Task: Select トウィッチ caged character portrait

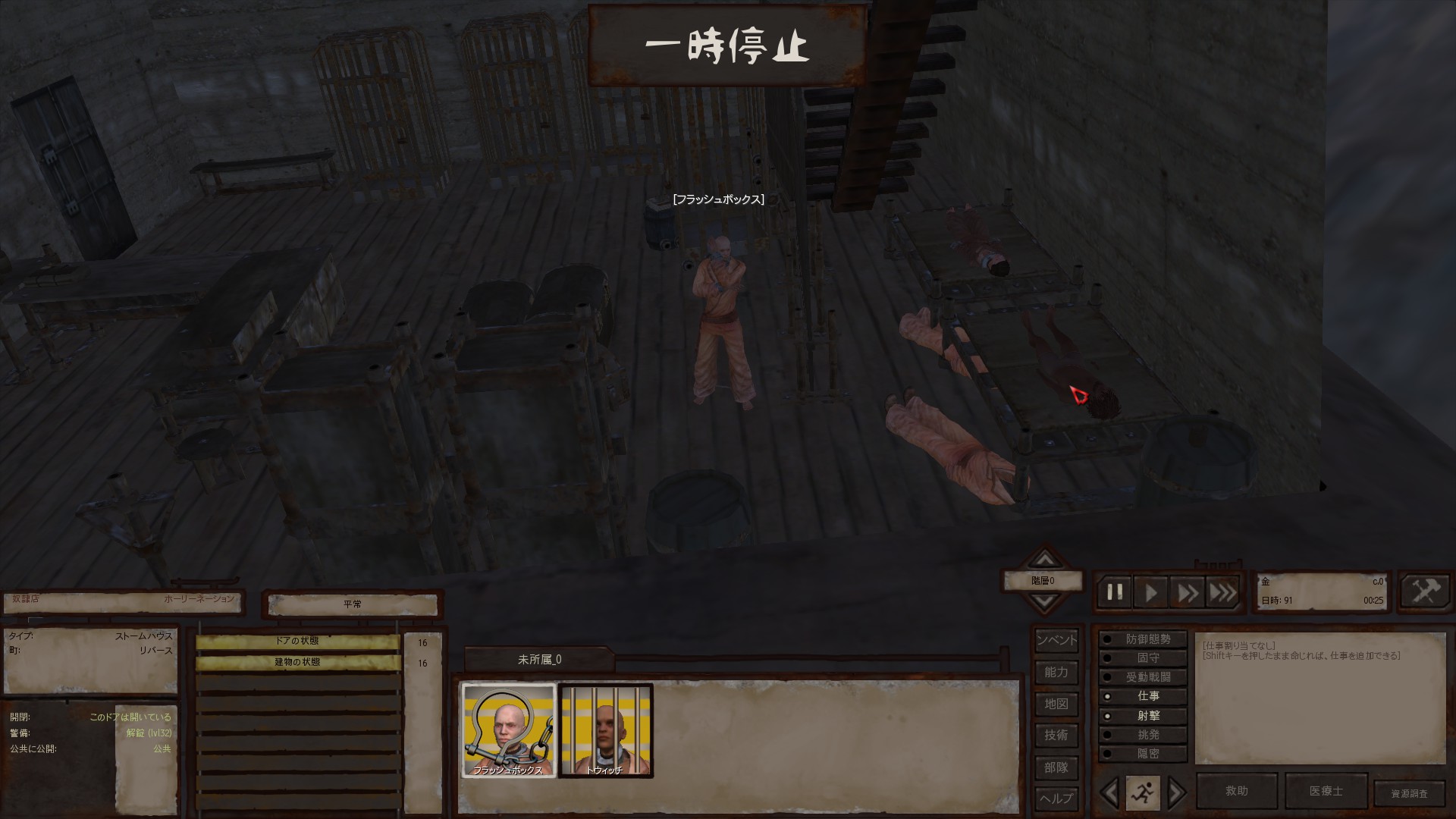Action: [605, 730]
